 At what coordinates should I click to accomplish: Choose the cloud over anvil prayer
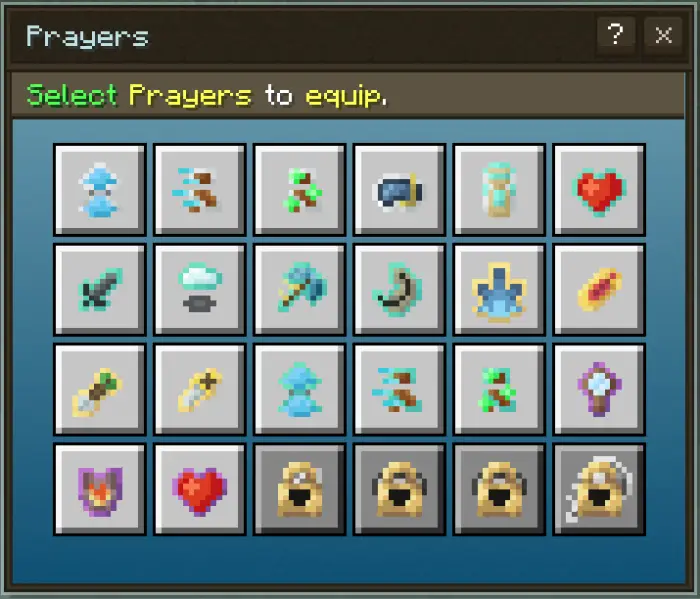199,290
